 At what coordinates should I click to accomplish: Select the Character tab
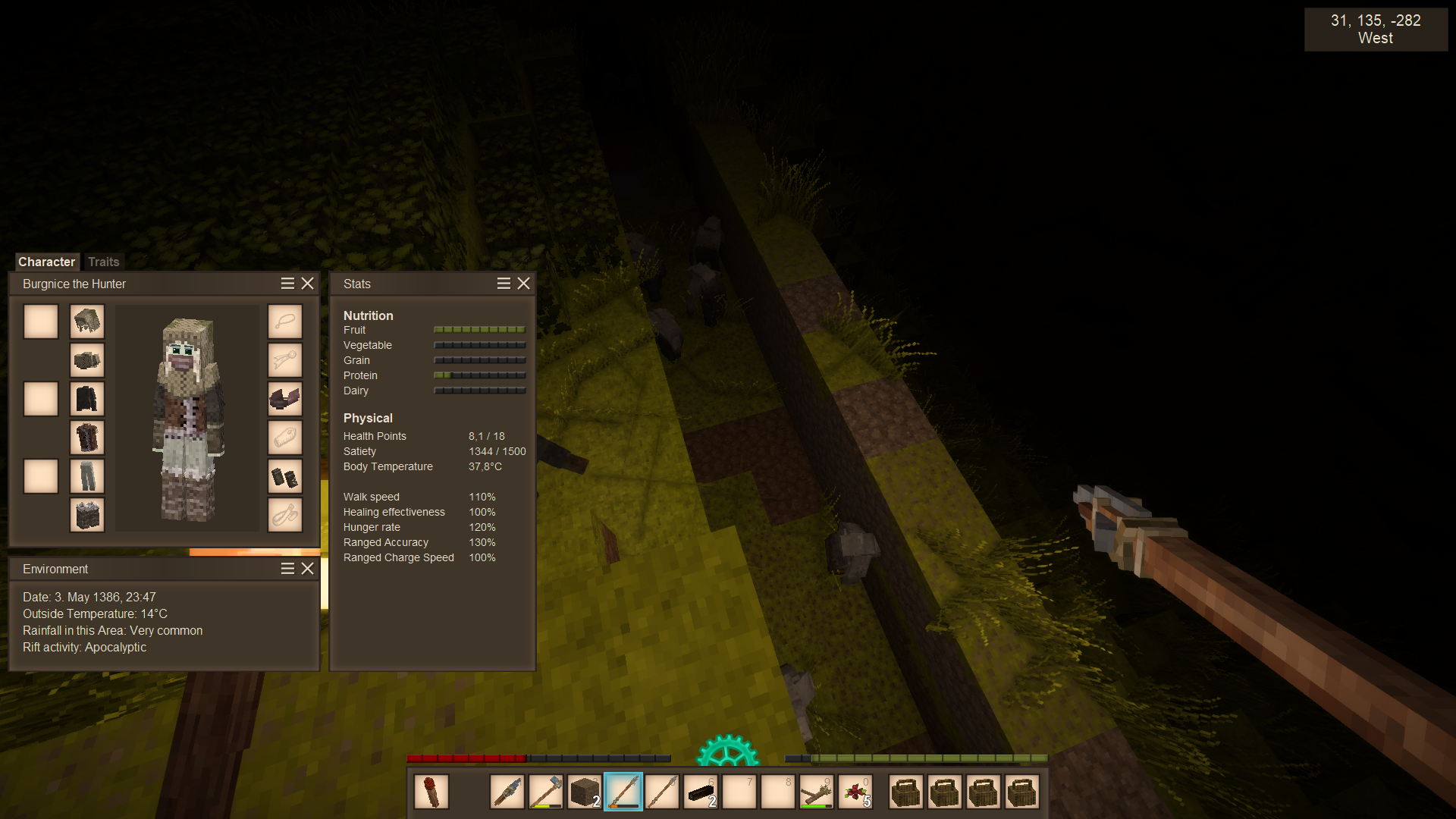point(46,262)
